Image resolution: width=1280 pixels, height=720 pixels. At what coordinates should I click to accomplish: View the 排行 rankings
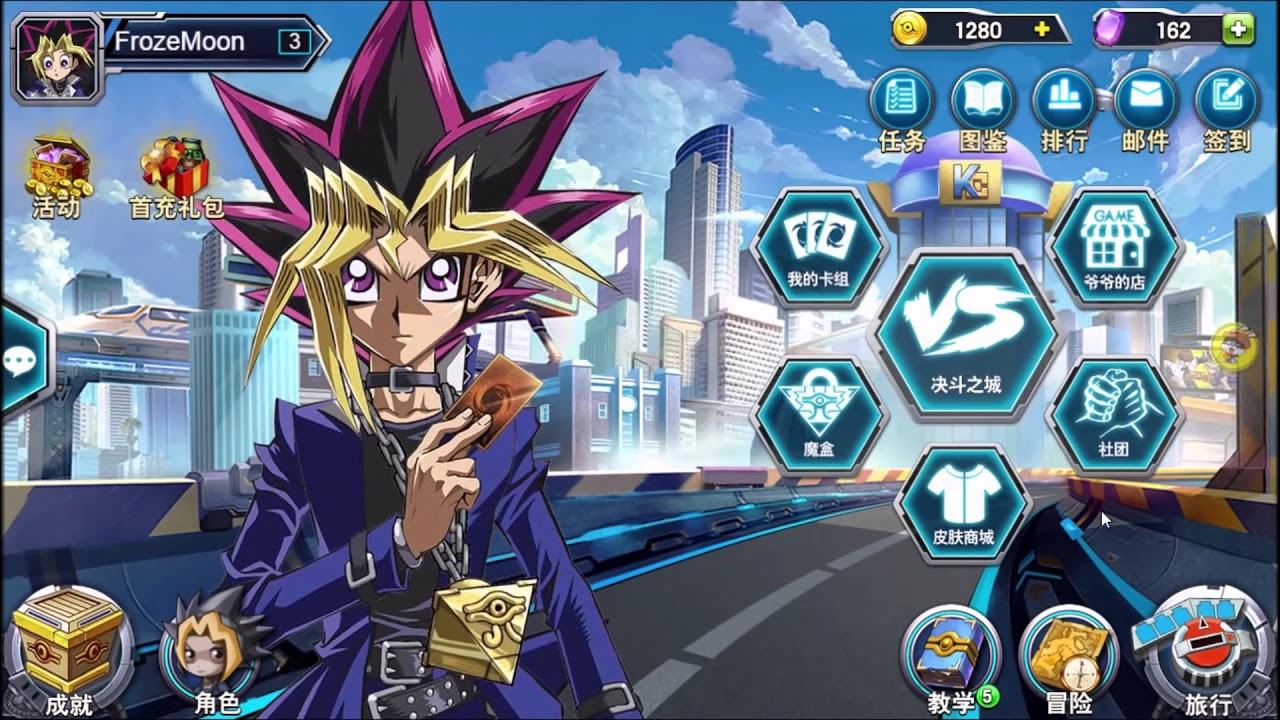tap(1064, 101)
